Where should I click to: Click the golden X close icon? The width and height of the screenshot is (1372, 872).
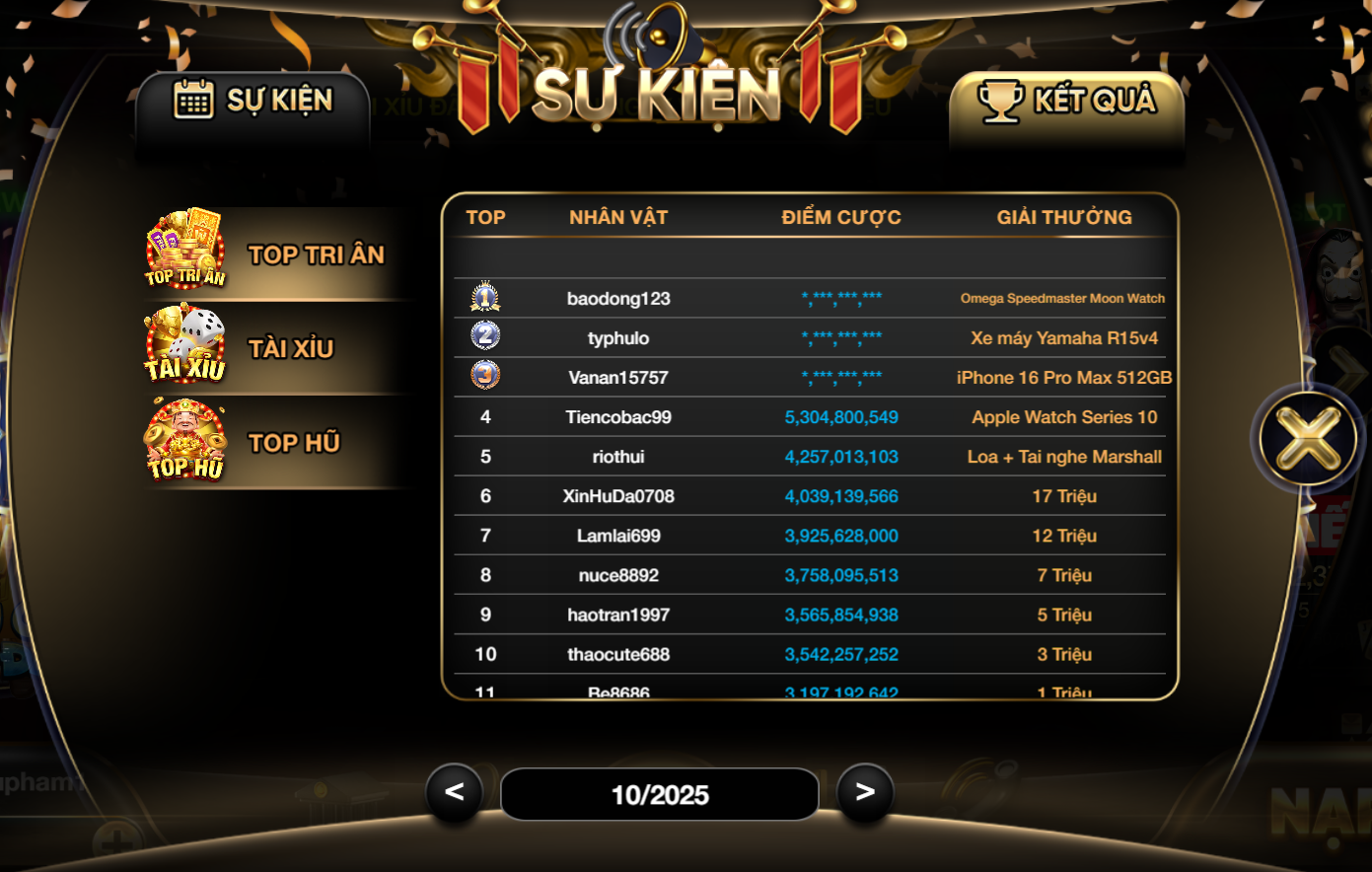point(1308,437)
